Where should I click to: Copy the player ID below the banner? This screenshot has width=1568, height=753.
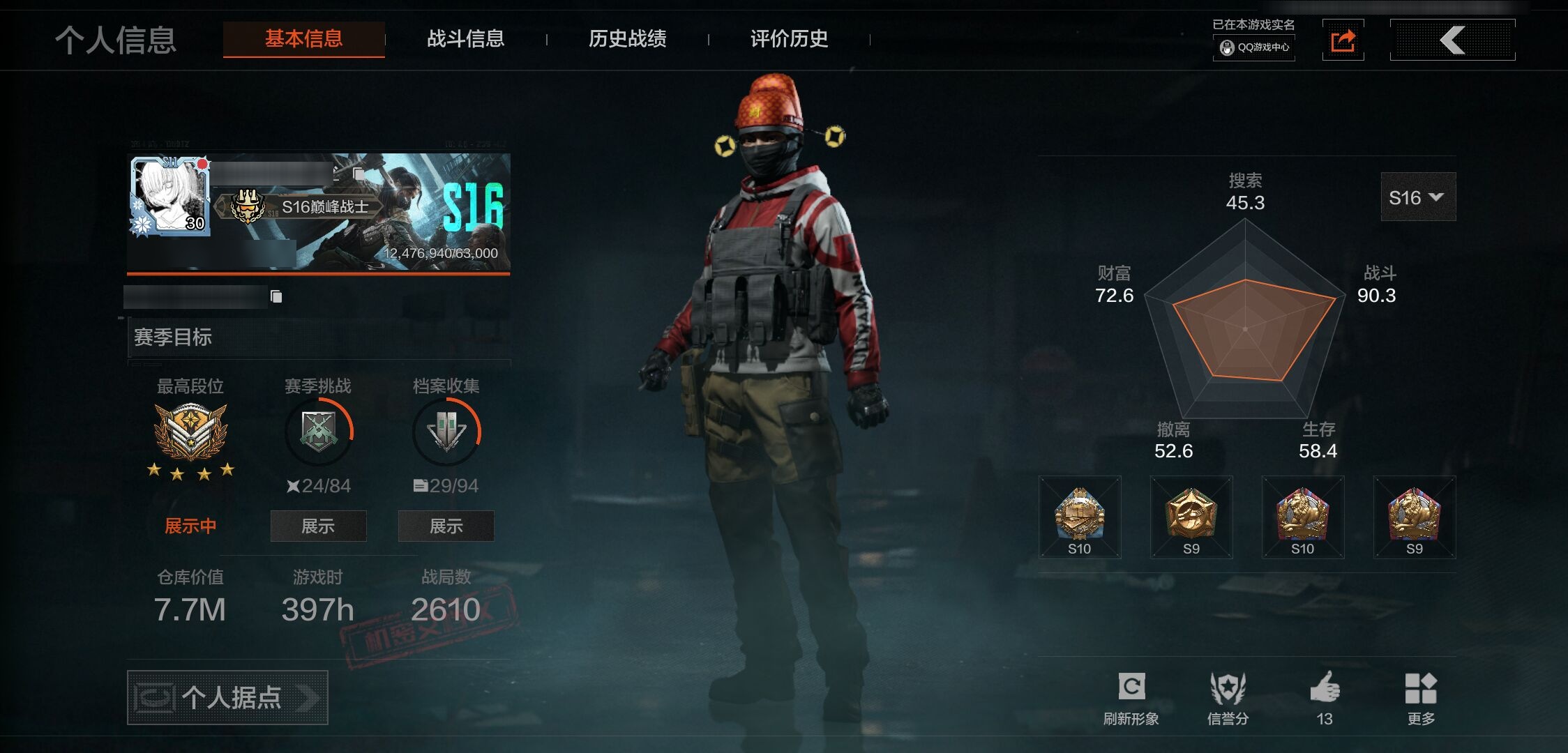coord(276,297)
